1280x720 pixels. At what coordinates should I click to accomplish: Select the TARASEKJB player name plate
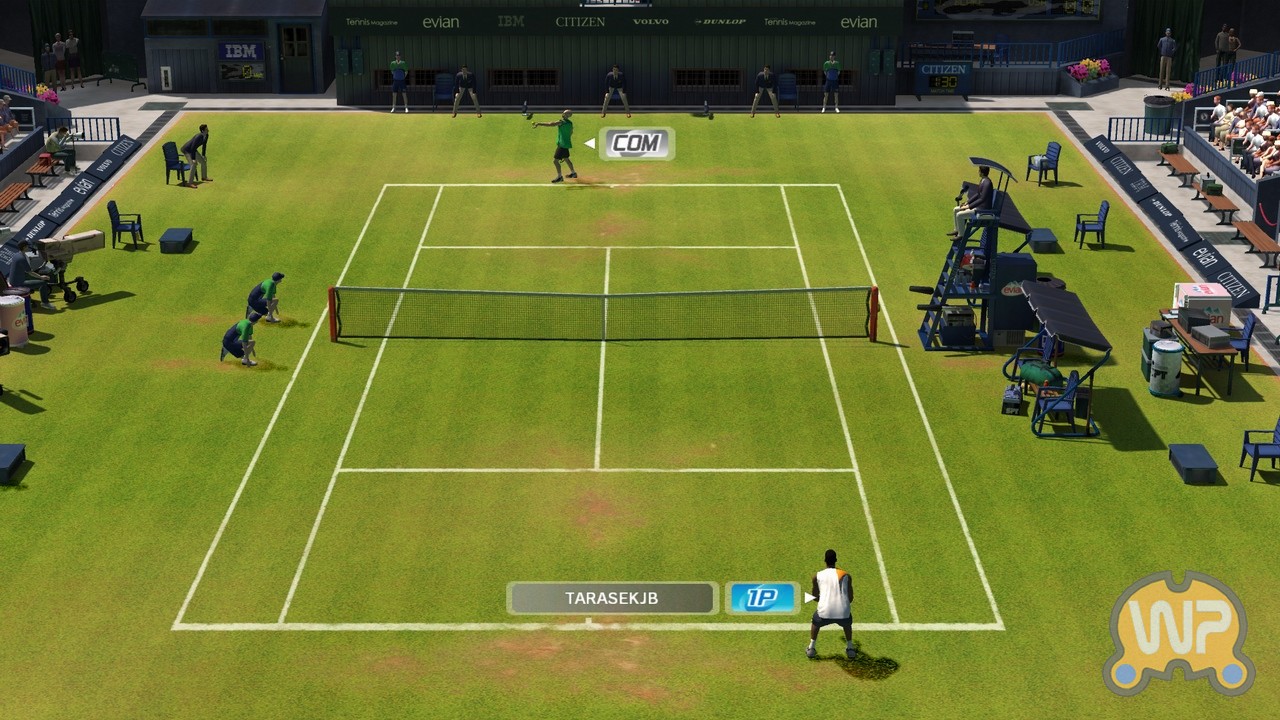point(612,598)
